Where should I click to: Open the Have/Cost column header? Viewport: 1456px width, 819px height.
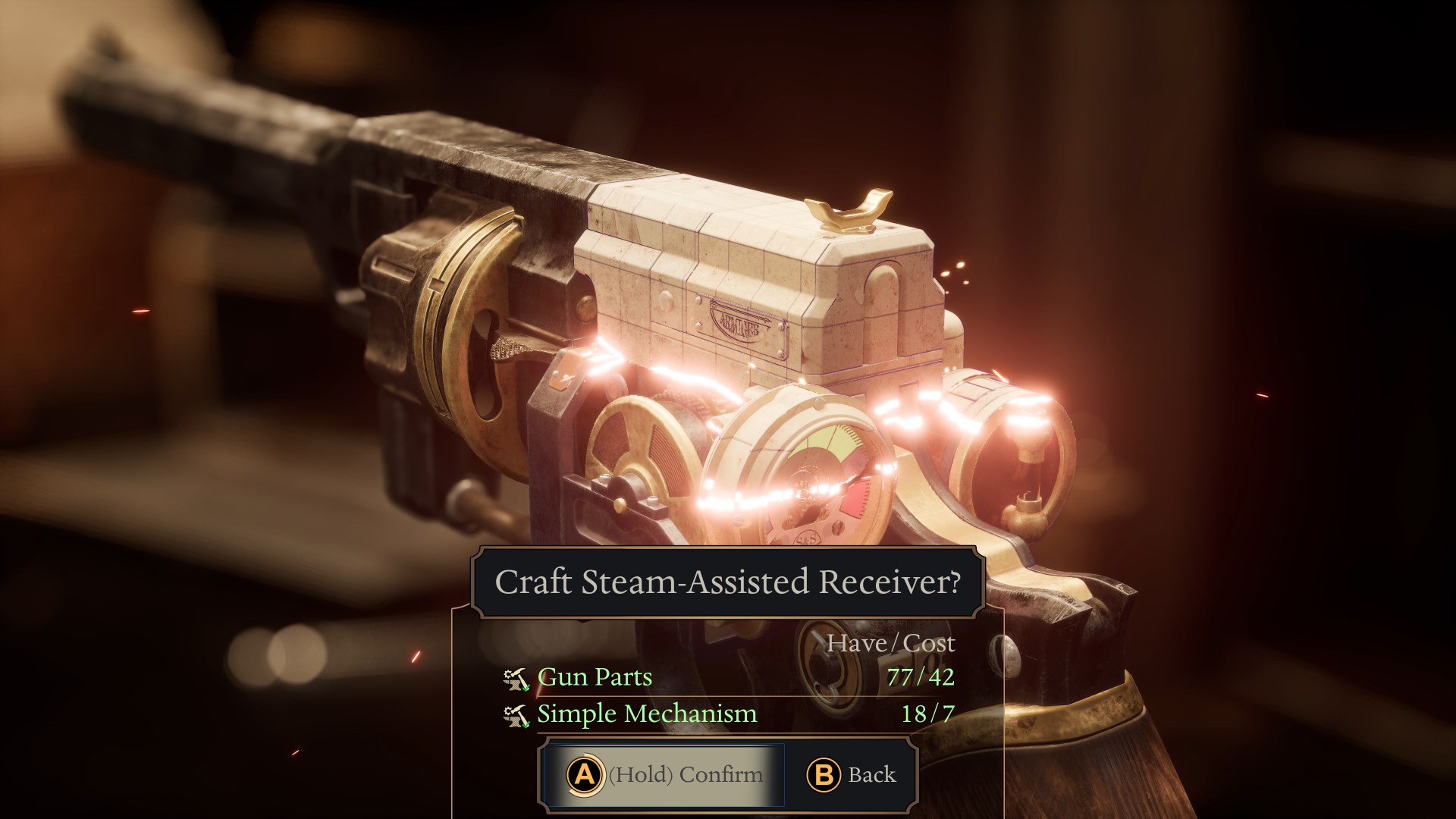click(893, 644)
